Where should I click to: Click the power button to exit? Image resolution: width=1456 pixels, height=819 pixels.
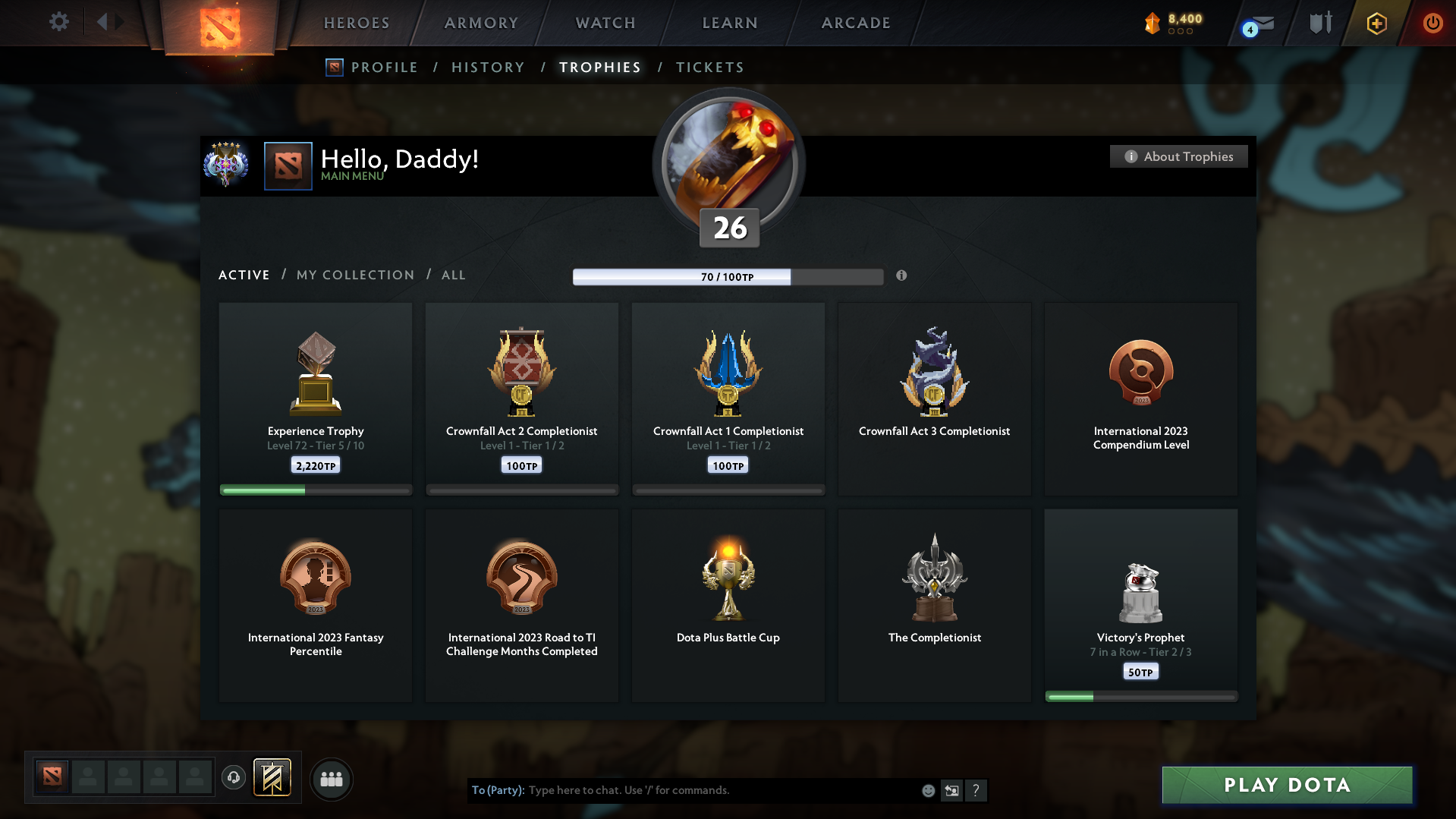click(x=1432, y=24)
